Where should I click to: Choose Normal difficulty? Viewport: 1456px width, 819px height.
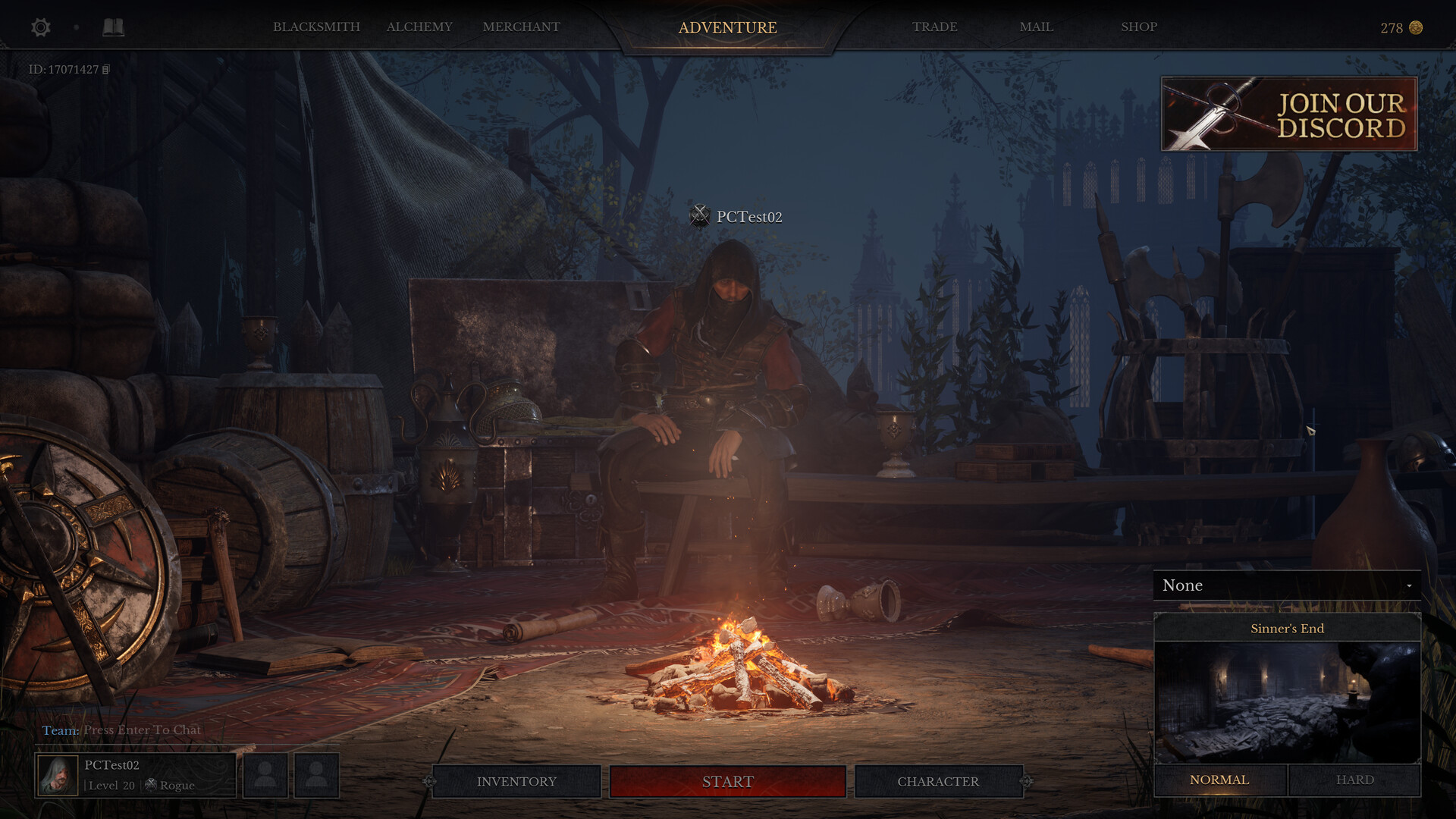1219,780
